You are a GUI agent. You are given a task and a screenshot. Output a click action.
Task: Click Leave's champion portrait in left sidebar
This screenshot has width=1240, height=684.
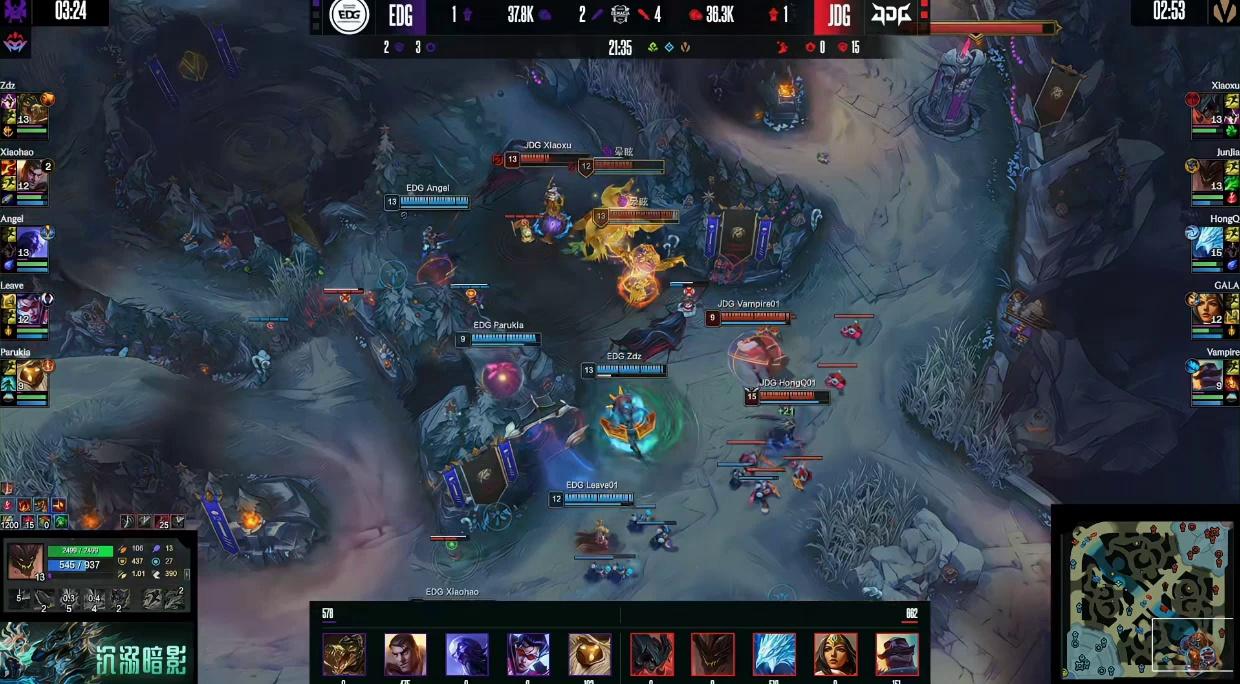[32, 310]
